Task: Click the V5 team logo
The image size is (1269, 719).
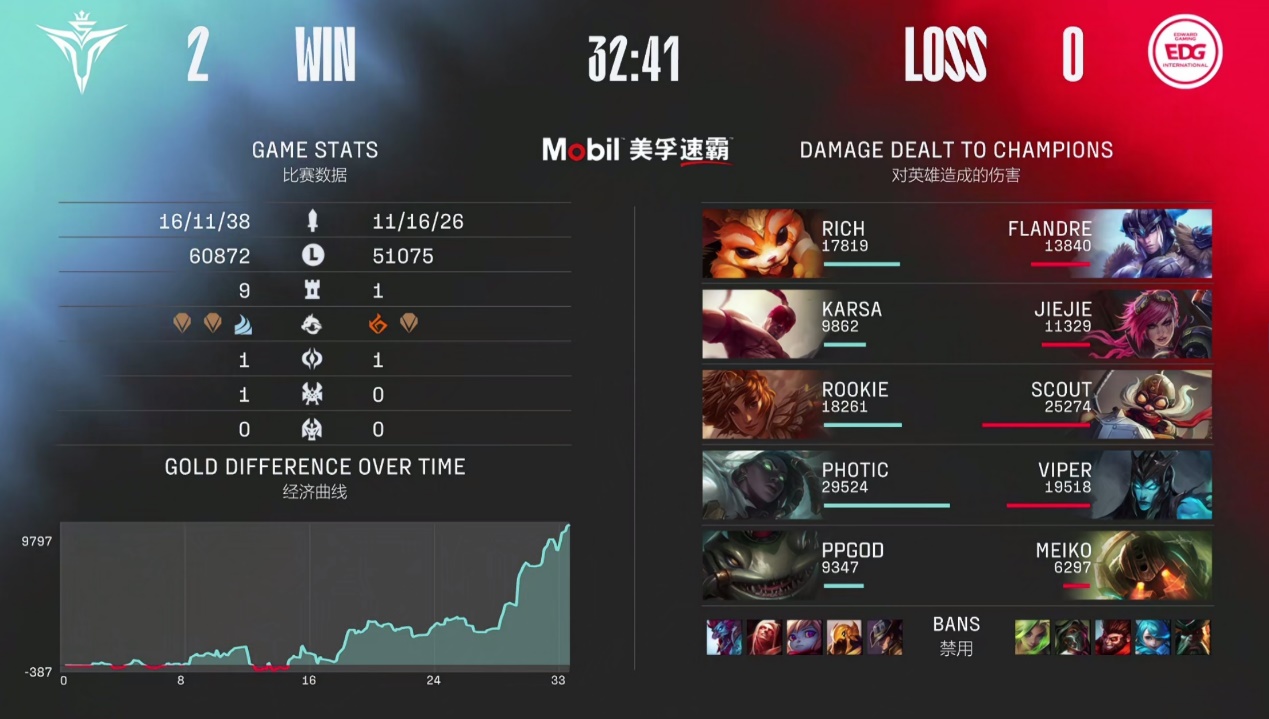Action: (x=82, y=56)
